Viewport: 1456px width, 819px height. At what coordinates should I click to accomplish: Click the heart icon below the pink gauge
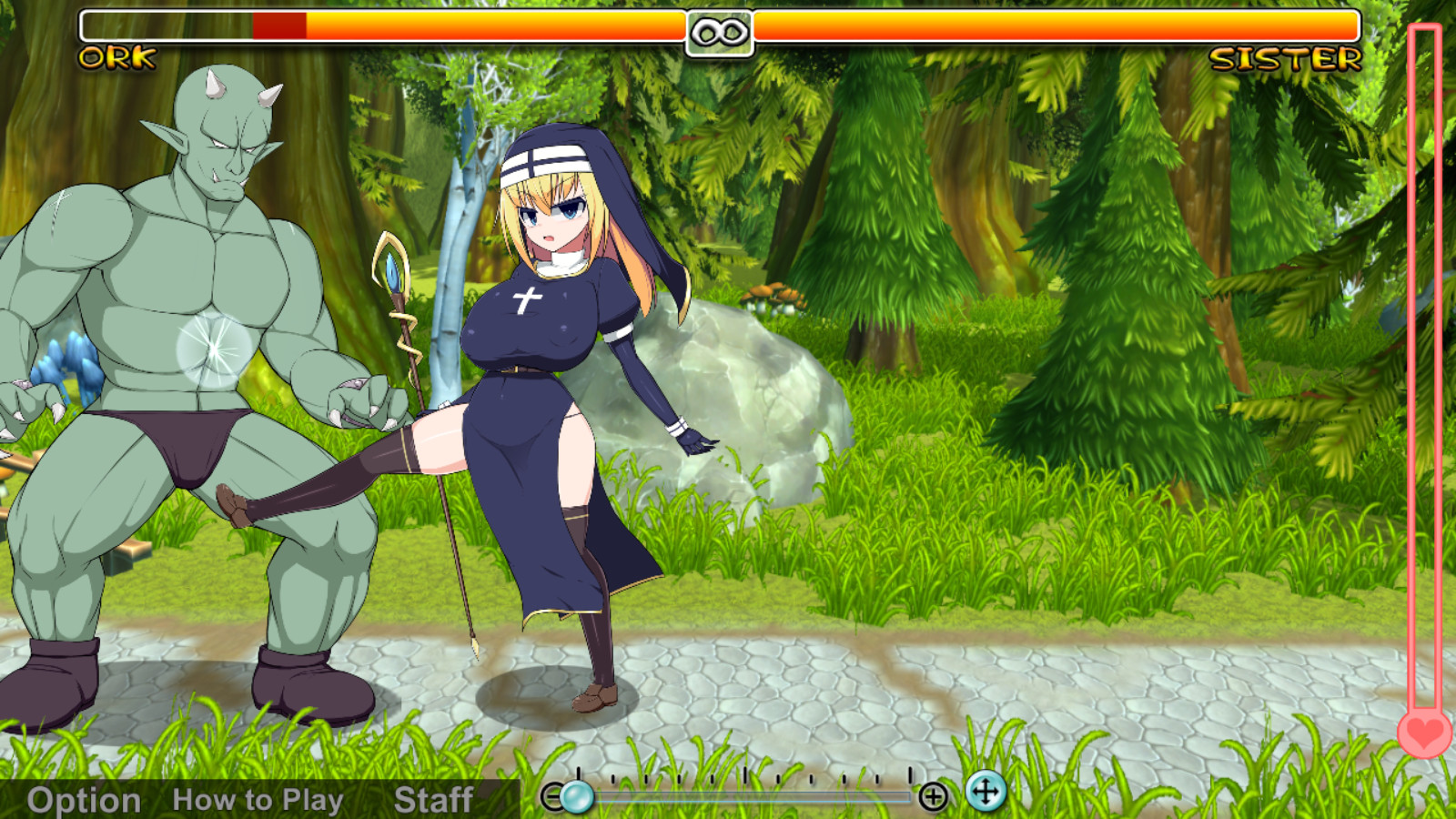(x=1423, y=735)
